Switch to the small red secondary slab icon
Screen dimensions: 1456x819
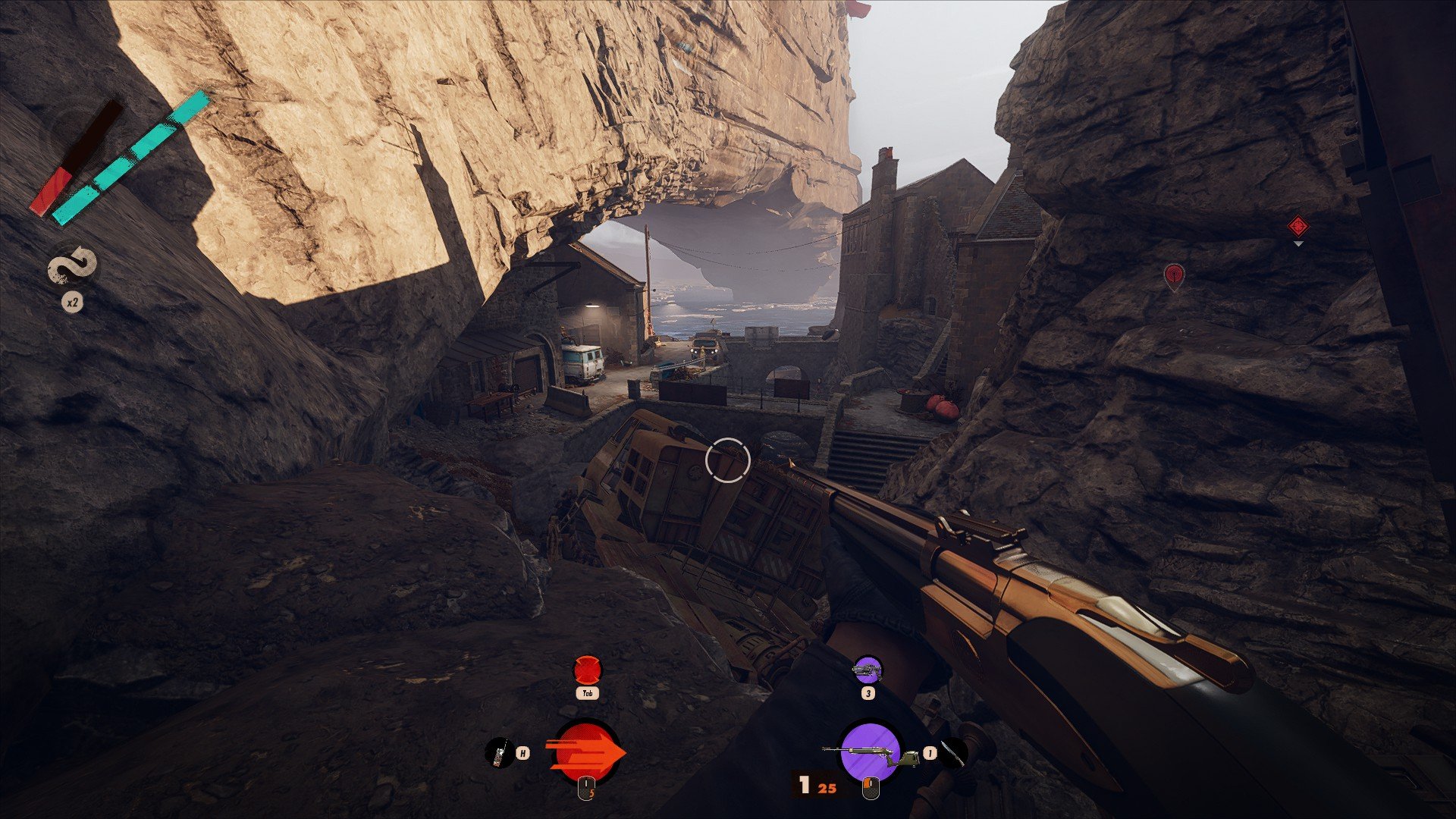tap(586, 670)
